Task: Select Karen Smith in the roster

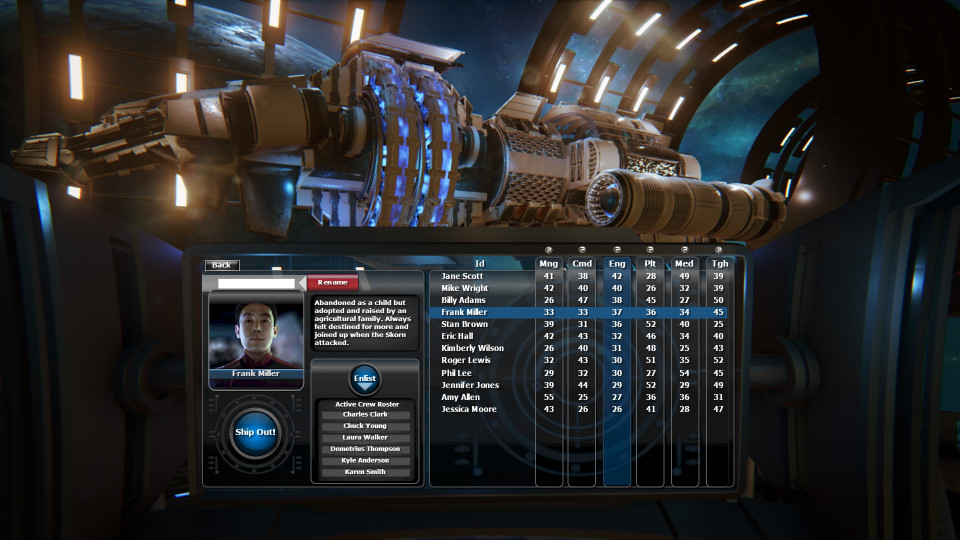Action: [364, 472]
